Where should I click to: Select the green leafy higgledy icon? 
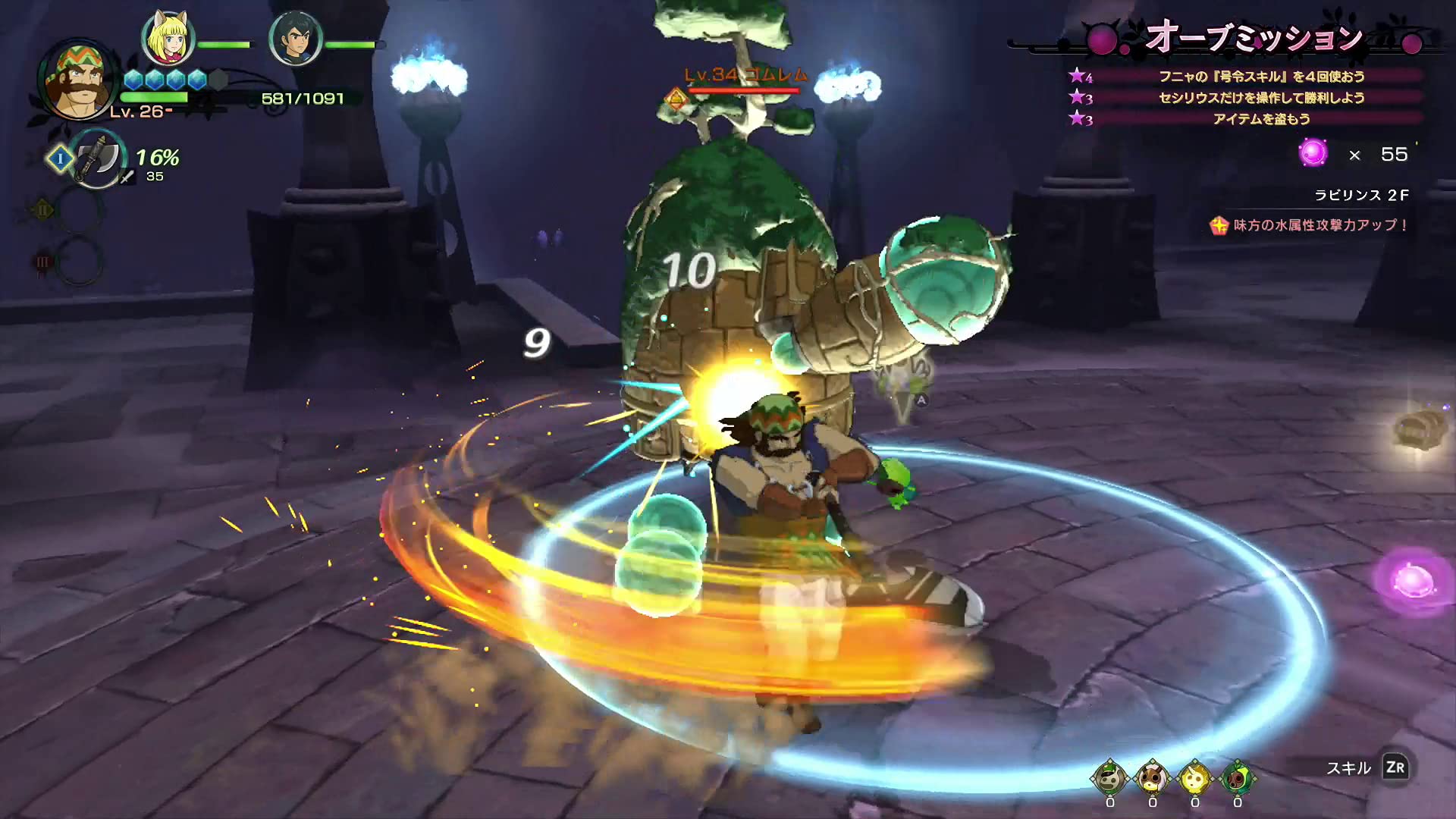(x=1237, y=777)
